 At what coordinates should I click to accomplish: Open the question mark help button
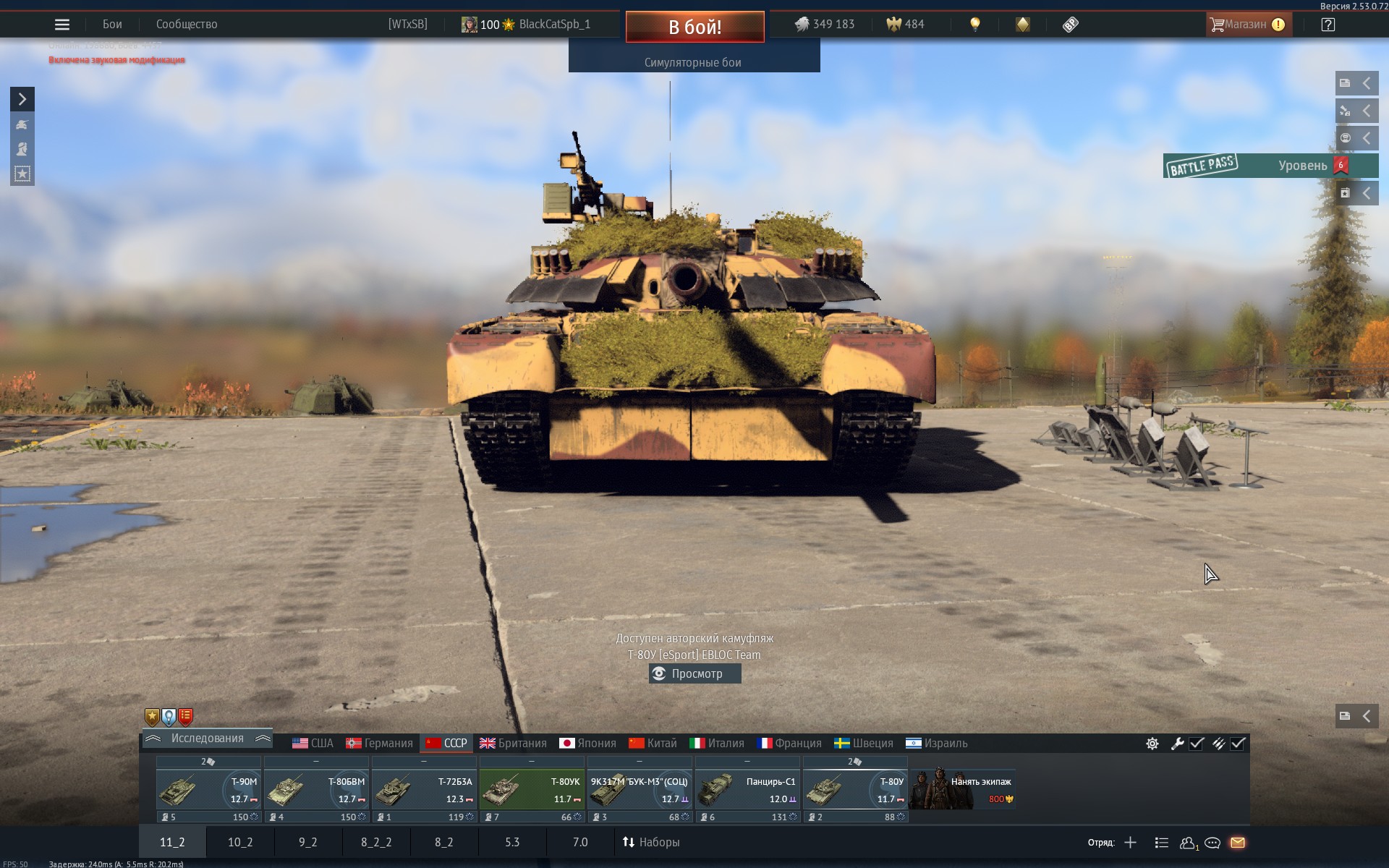(x=1328, y=25)
